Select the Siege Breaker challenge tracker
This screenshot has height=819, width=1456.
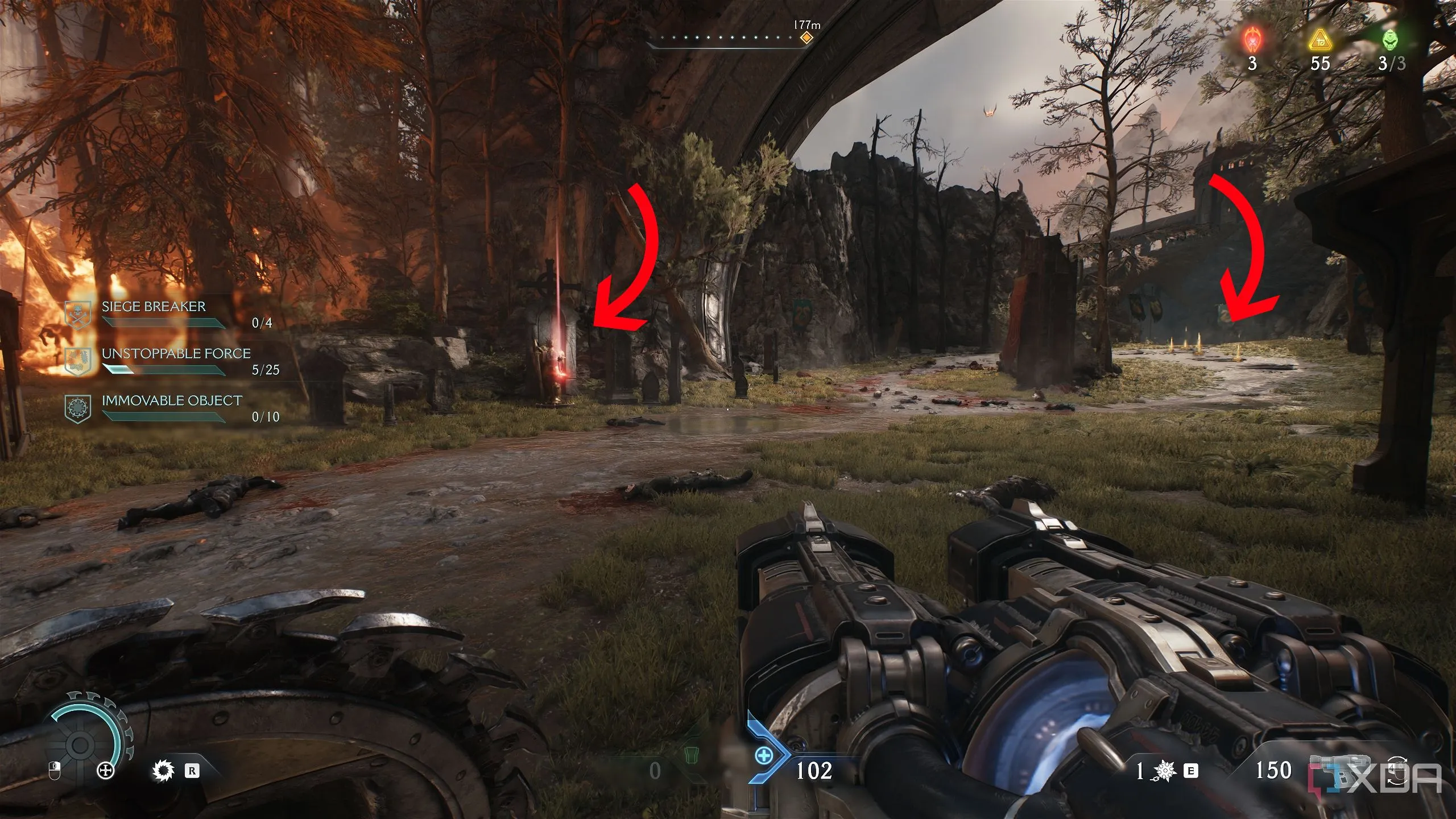click(154, 307)
